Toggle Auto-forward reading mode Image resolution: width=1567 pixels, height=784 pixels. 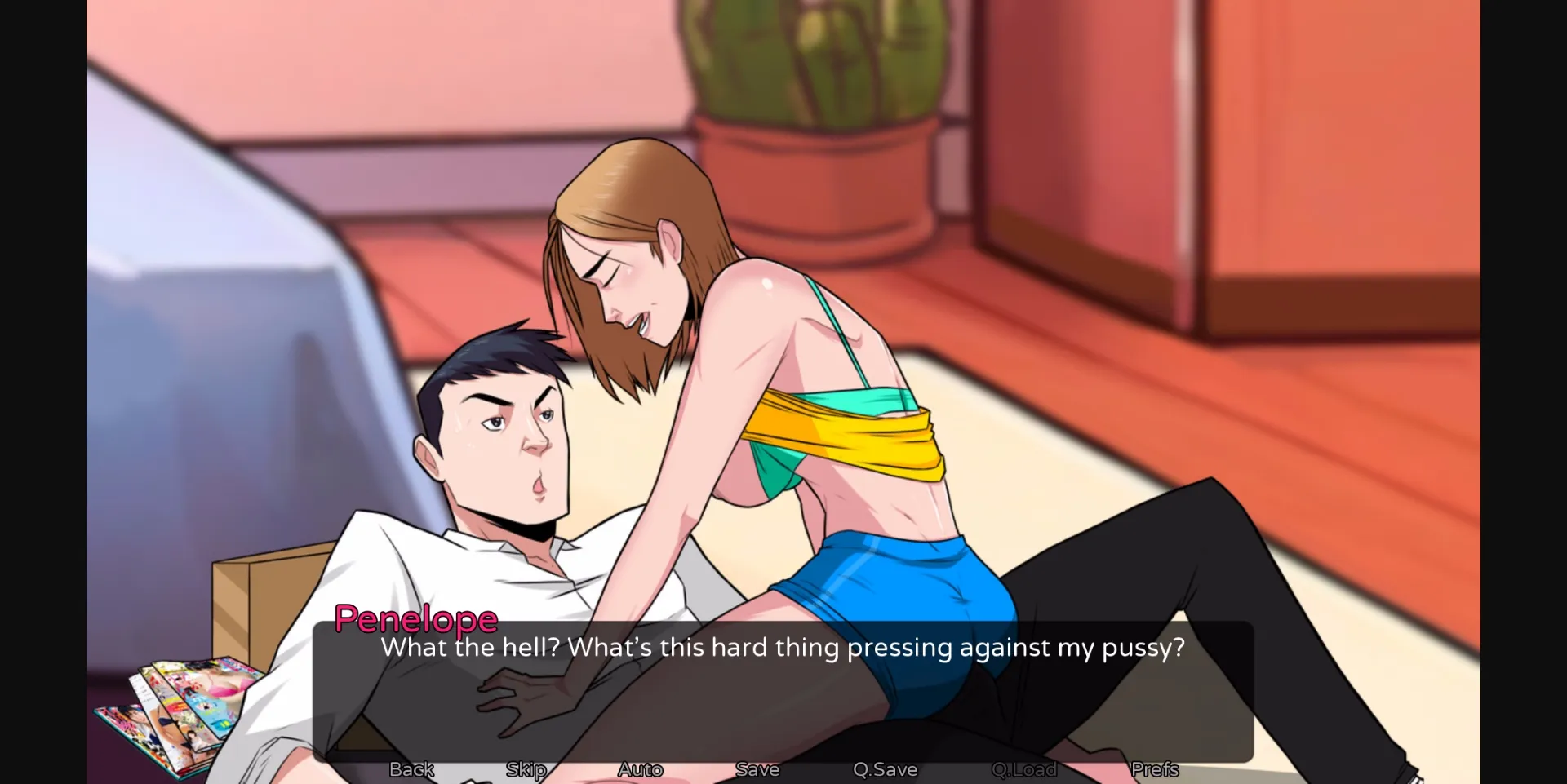click(x=640, y=768)
